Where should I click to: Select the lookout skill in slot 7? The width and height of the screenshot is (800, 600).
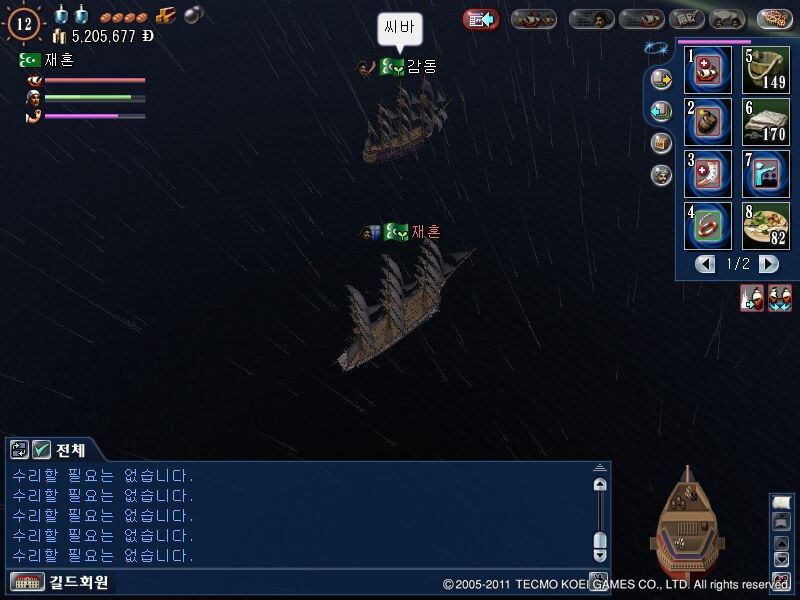[x=765, y=174]
